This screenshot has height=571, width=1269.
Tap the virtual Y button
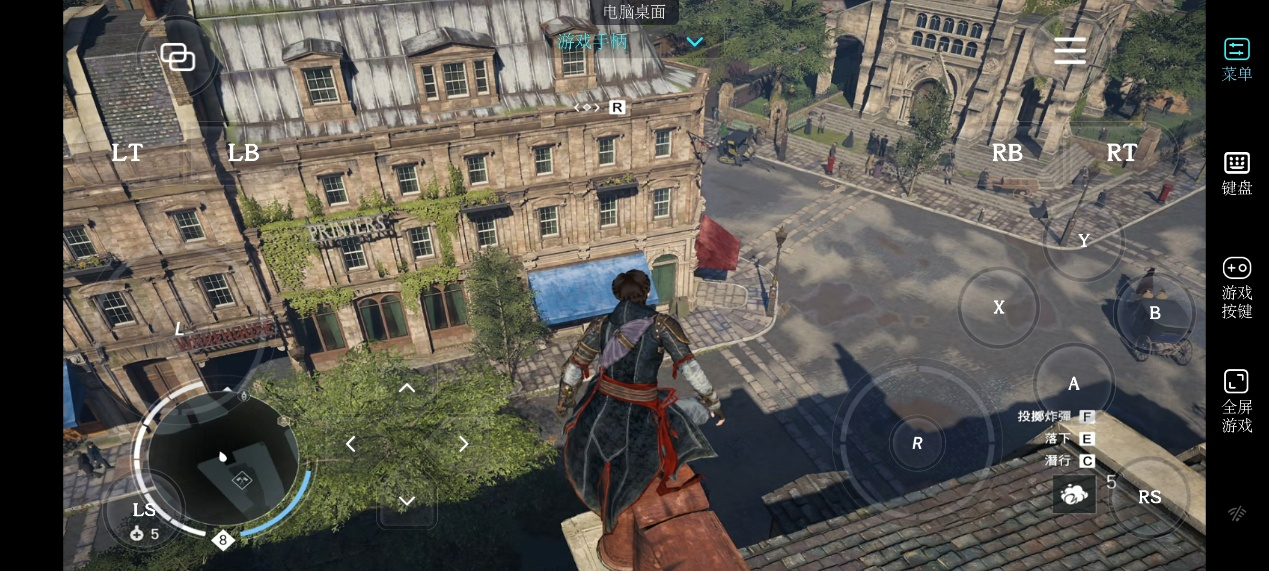(1084, 241)
